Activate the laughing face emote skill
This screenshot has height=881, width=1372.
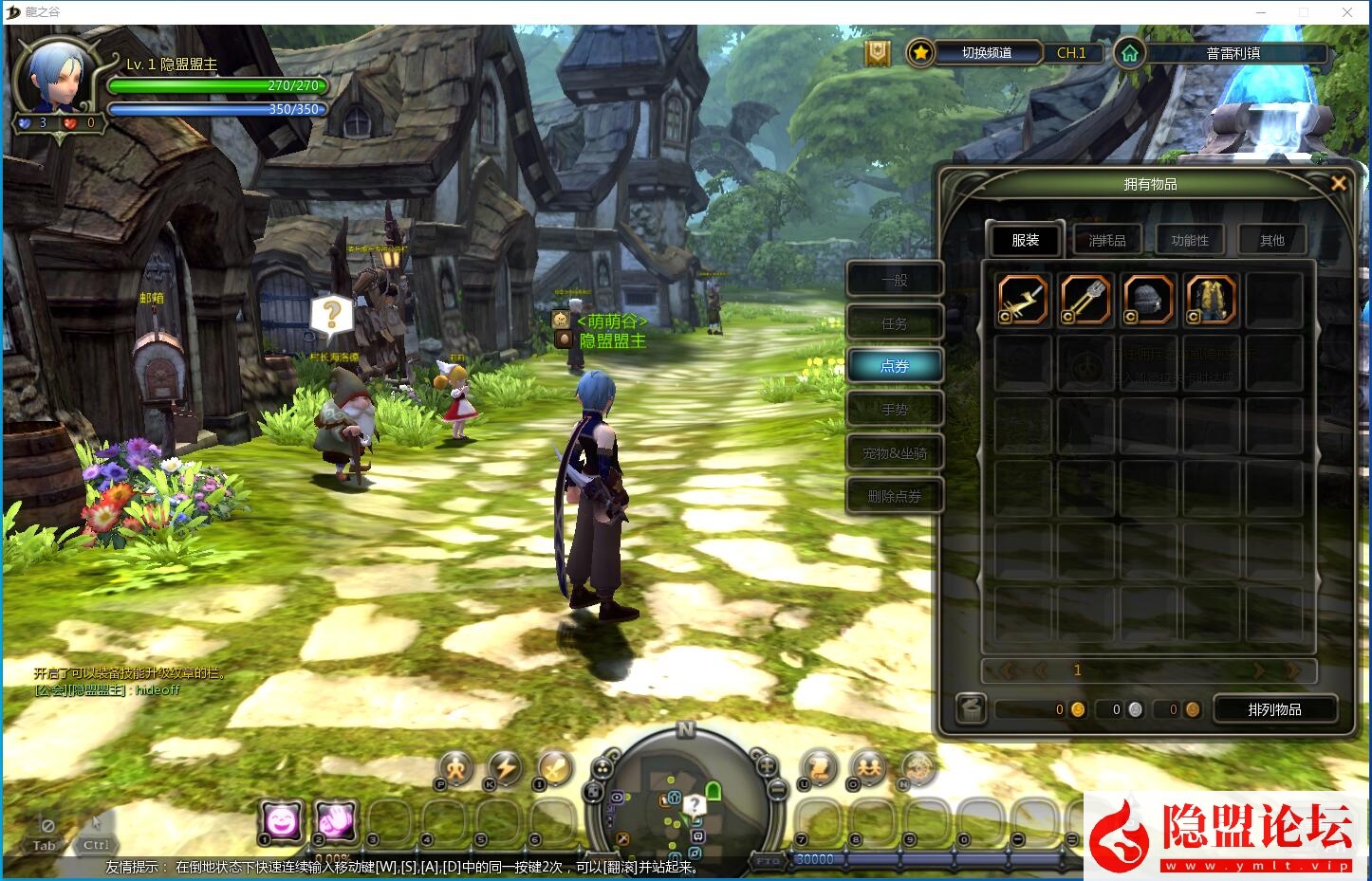pos(282,820)
